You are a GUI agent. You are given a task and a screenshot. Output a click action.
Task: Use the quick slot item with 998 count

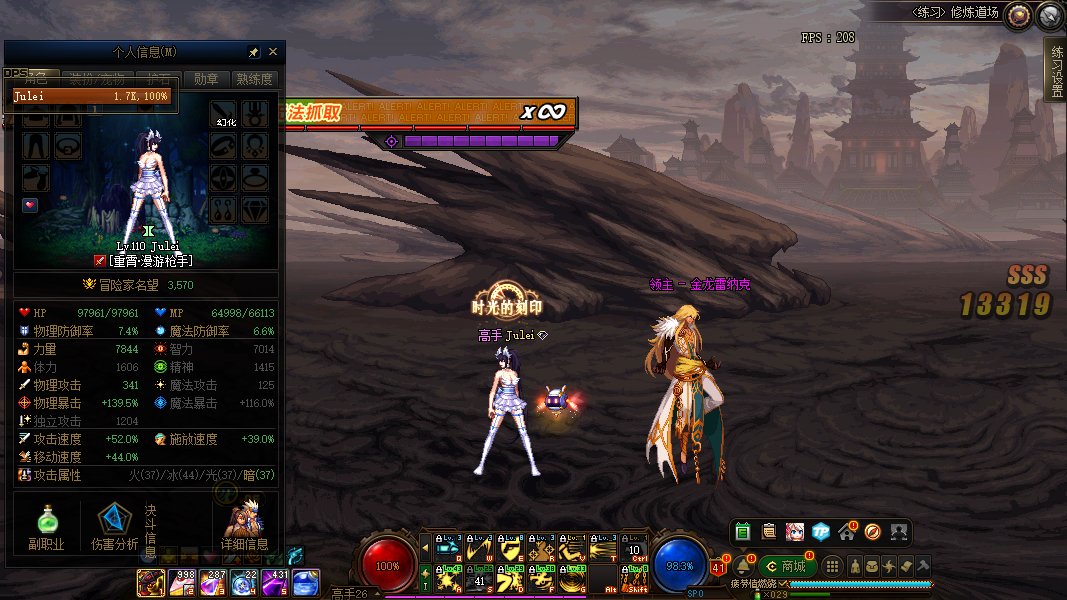183,582
